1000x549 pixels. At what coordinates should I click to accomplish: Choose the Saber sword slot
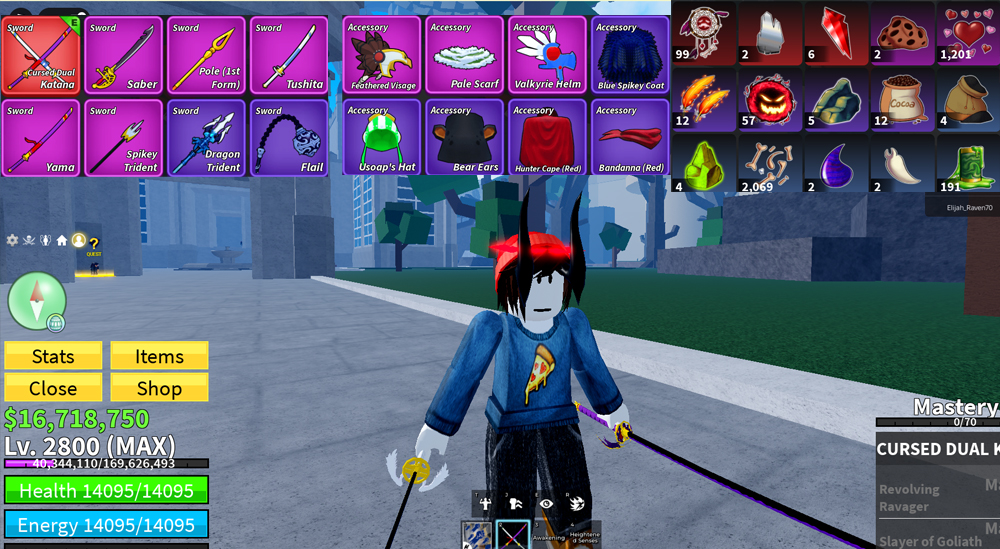point(124,55)
